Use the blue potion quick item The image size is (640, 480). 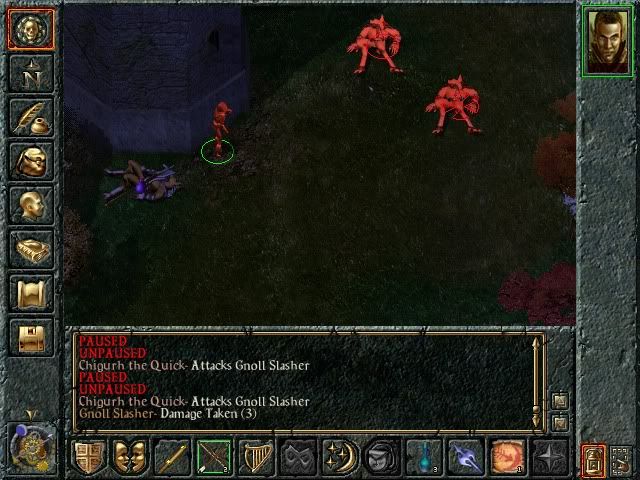424,457
